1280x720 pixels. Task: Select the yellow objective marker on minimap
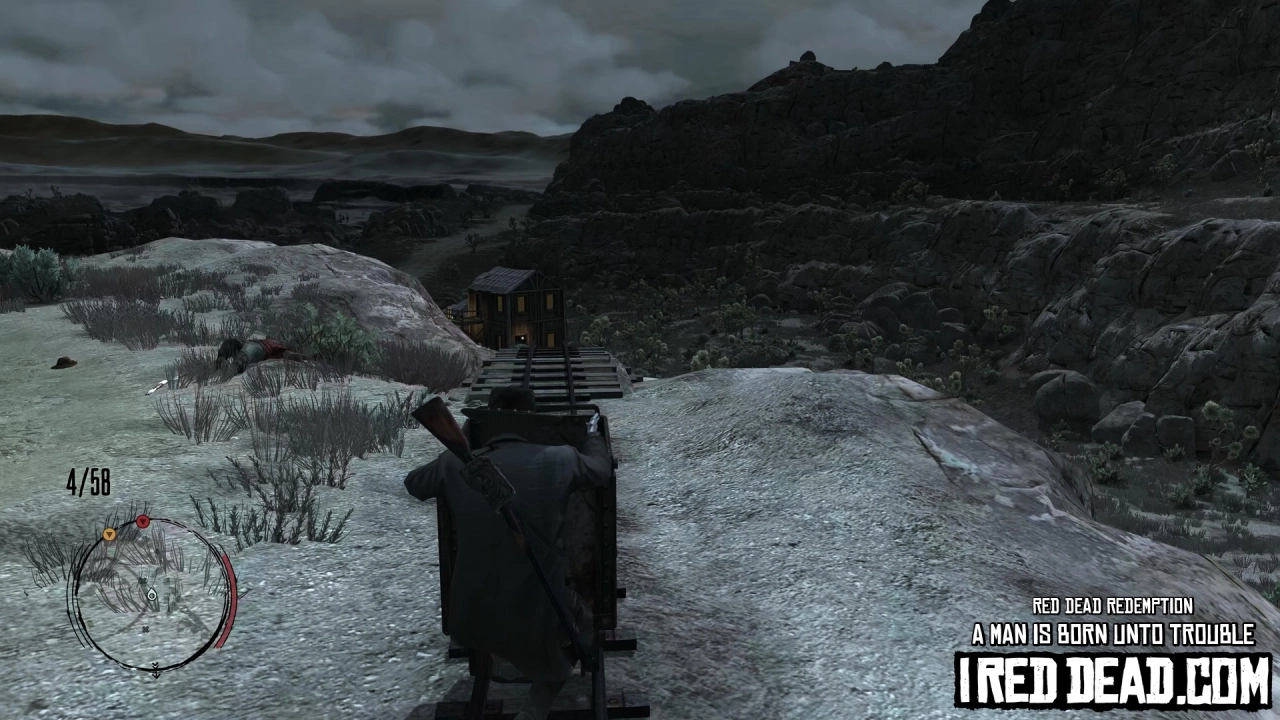pyautogui.click(x=109, y=533)
